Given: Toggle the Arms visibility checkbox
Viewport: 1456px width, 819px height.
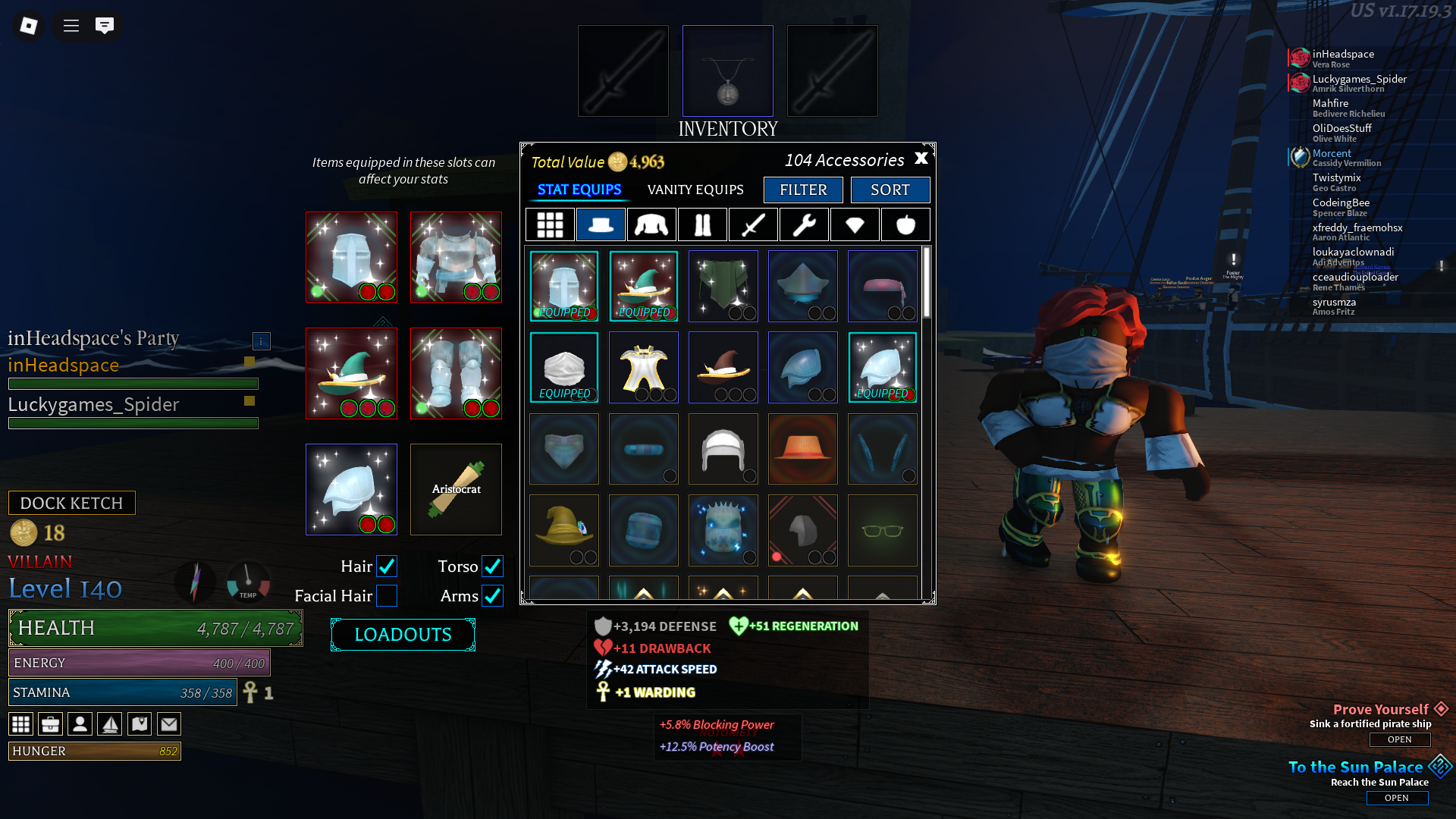Looking at the screenshot, I should tap(492, 596).
